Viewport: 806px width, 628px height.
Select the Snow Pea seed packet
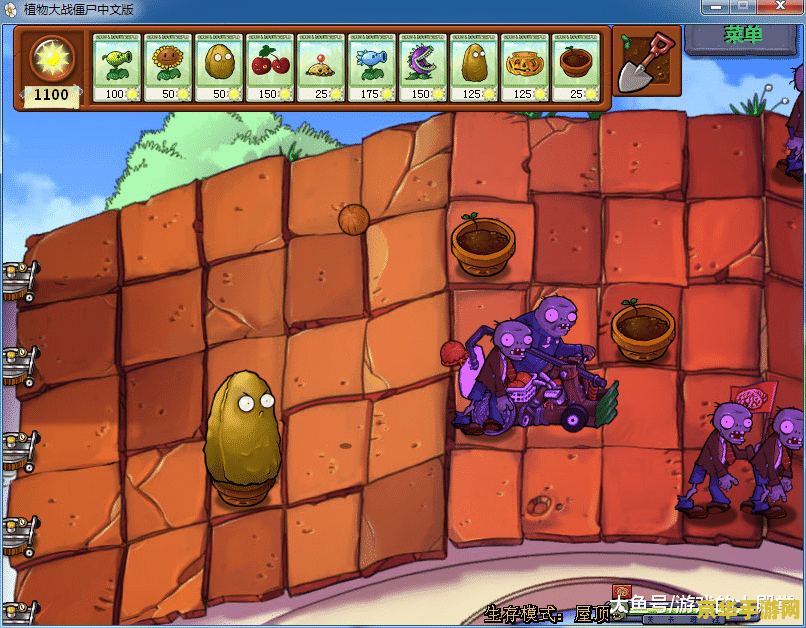click(372, 67)
